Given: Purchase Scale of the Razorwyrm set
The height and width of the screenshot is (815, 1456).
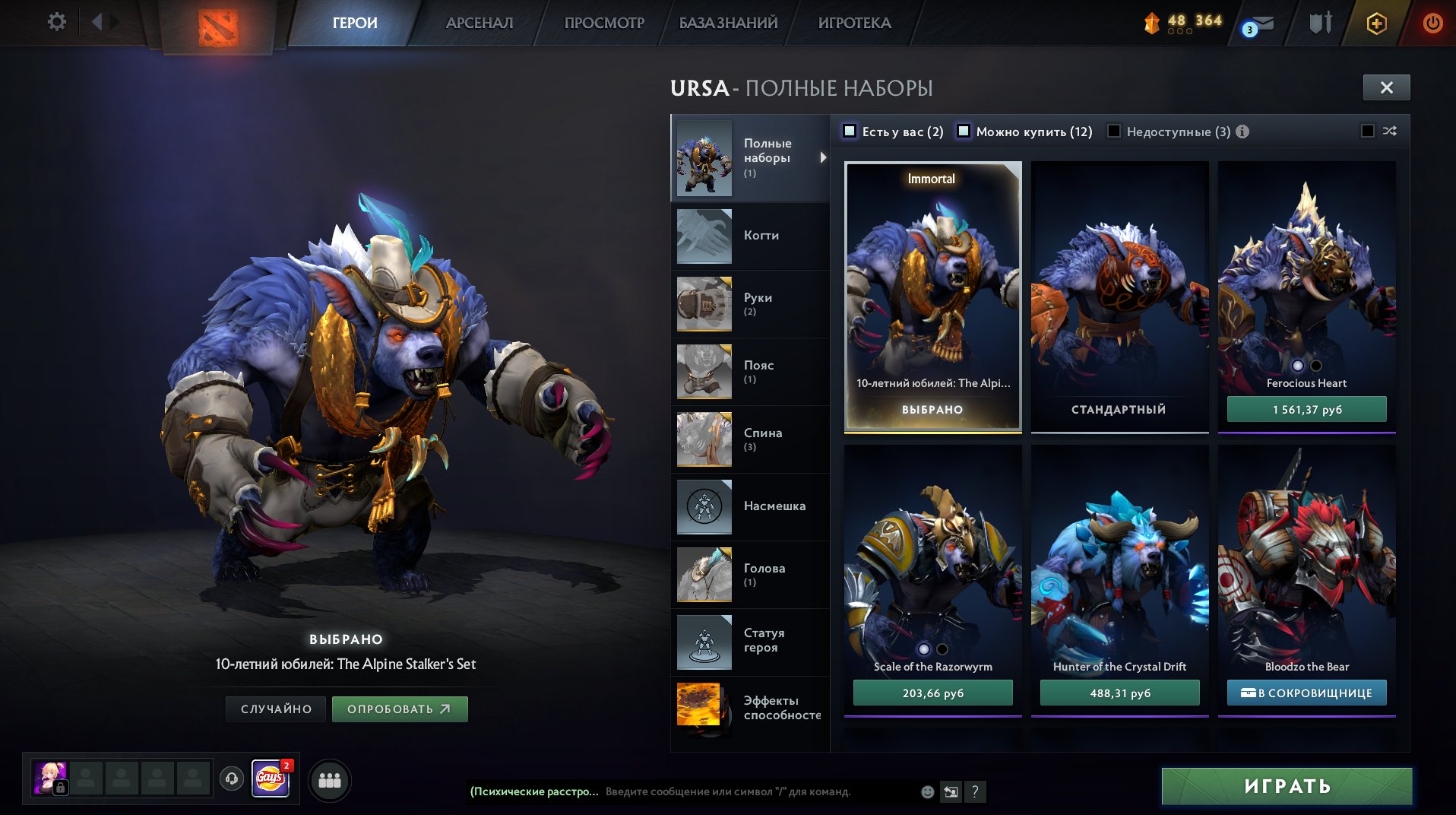Looking at the screenshot, I should (x=932, y=693).
